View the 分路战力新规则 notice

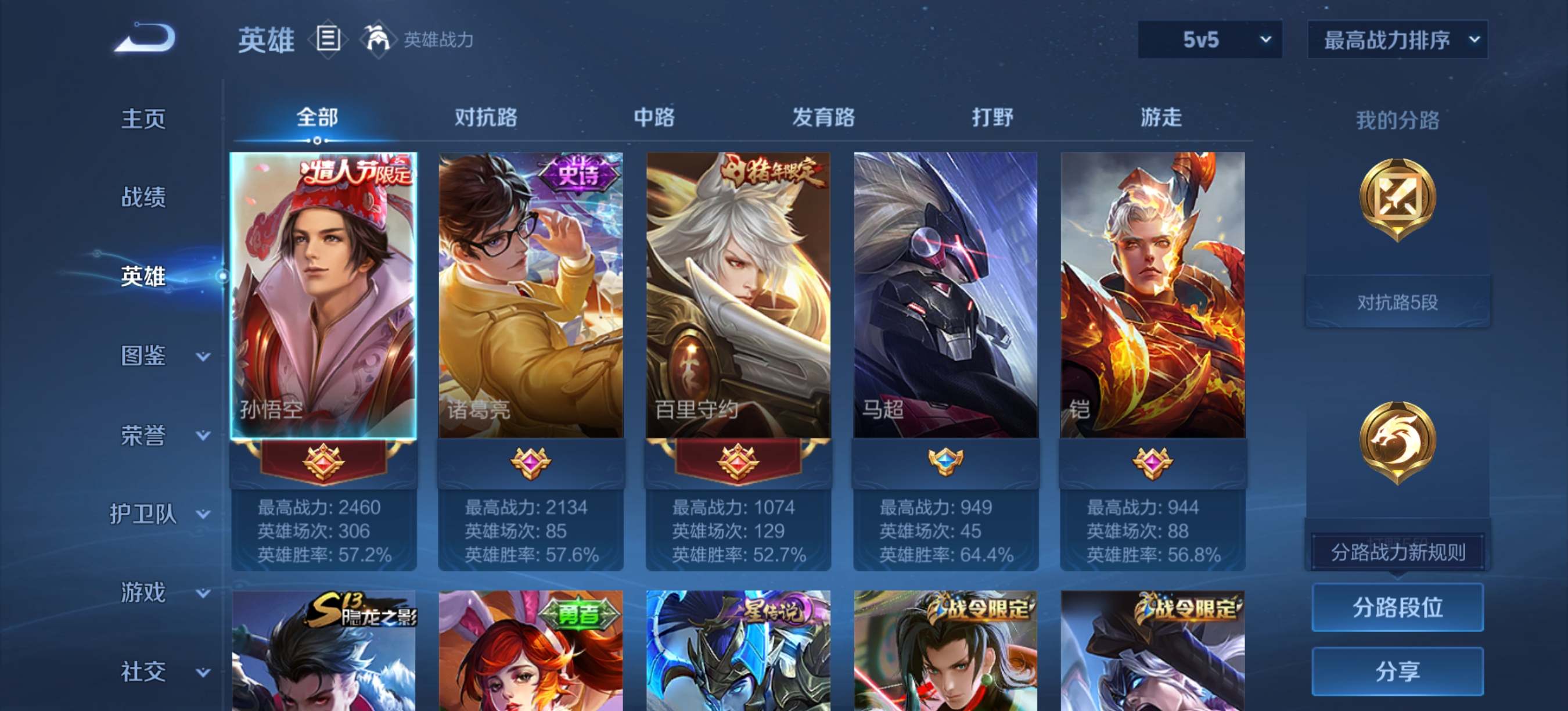point(1397,552)
